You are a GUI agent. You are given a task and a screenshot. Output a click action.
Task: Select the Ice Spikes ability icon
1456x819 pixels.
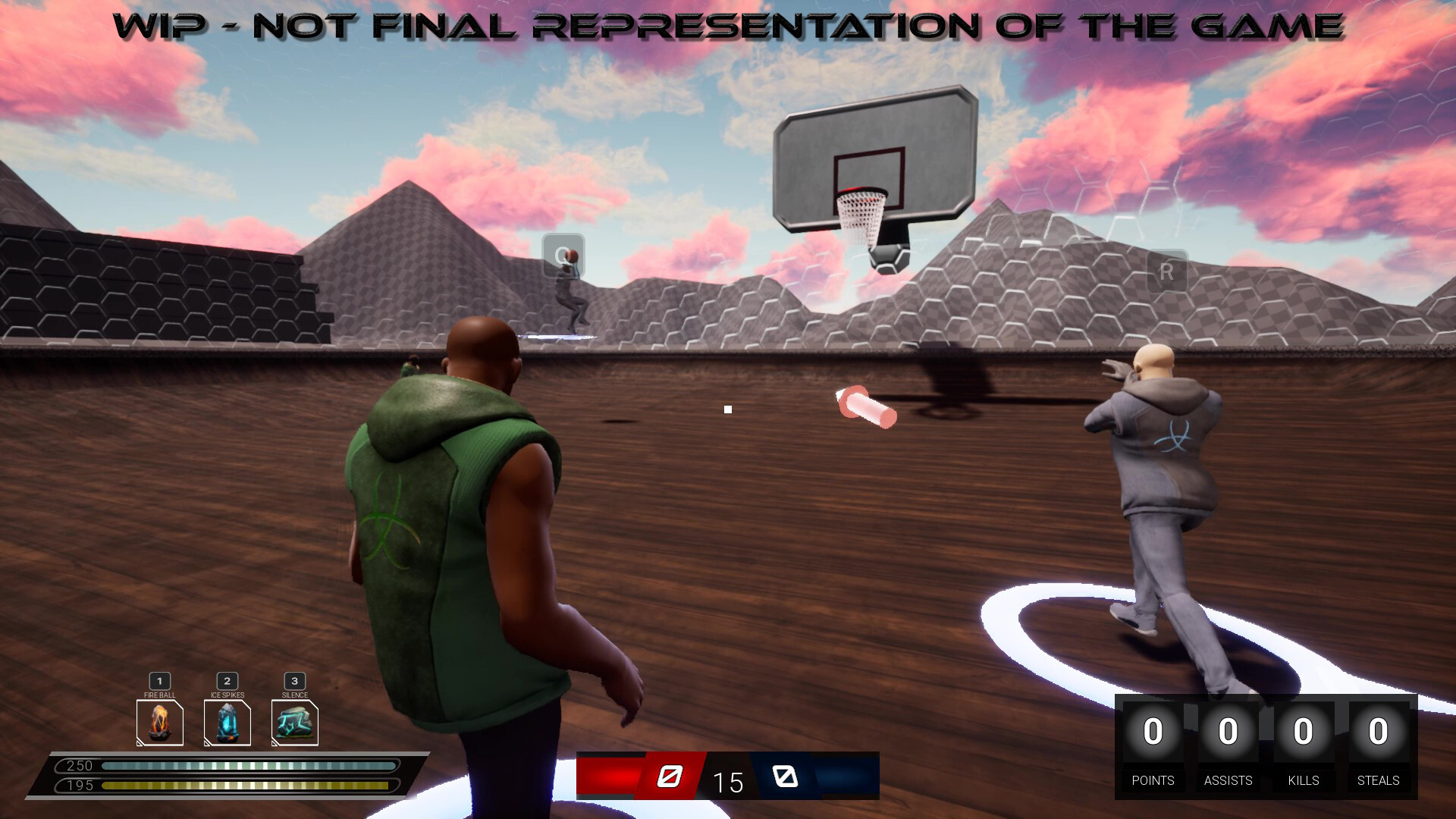click(x=227, y=721)
